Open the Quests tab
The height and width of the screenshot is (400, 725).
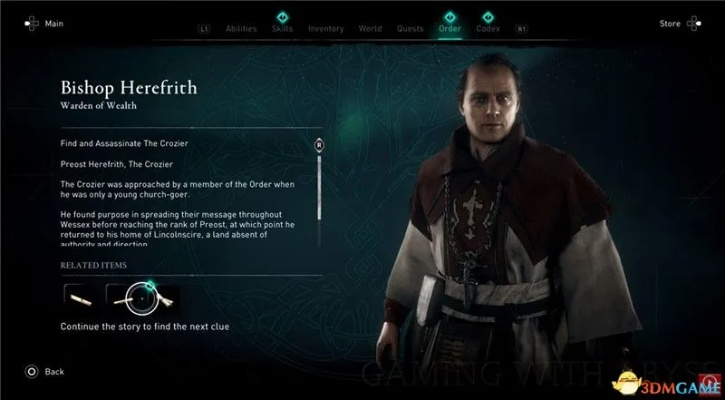pyautogui.click(x=408, y=29)
